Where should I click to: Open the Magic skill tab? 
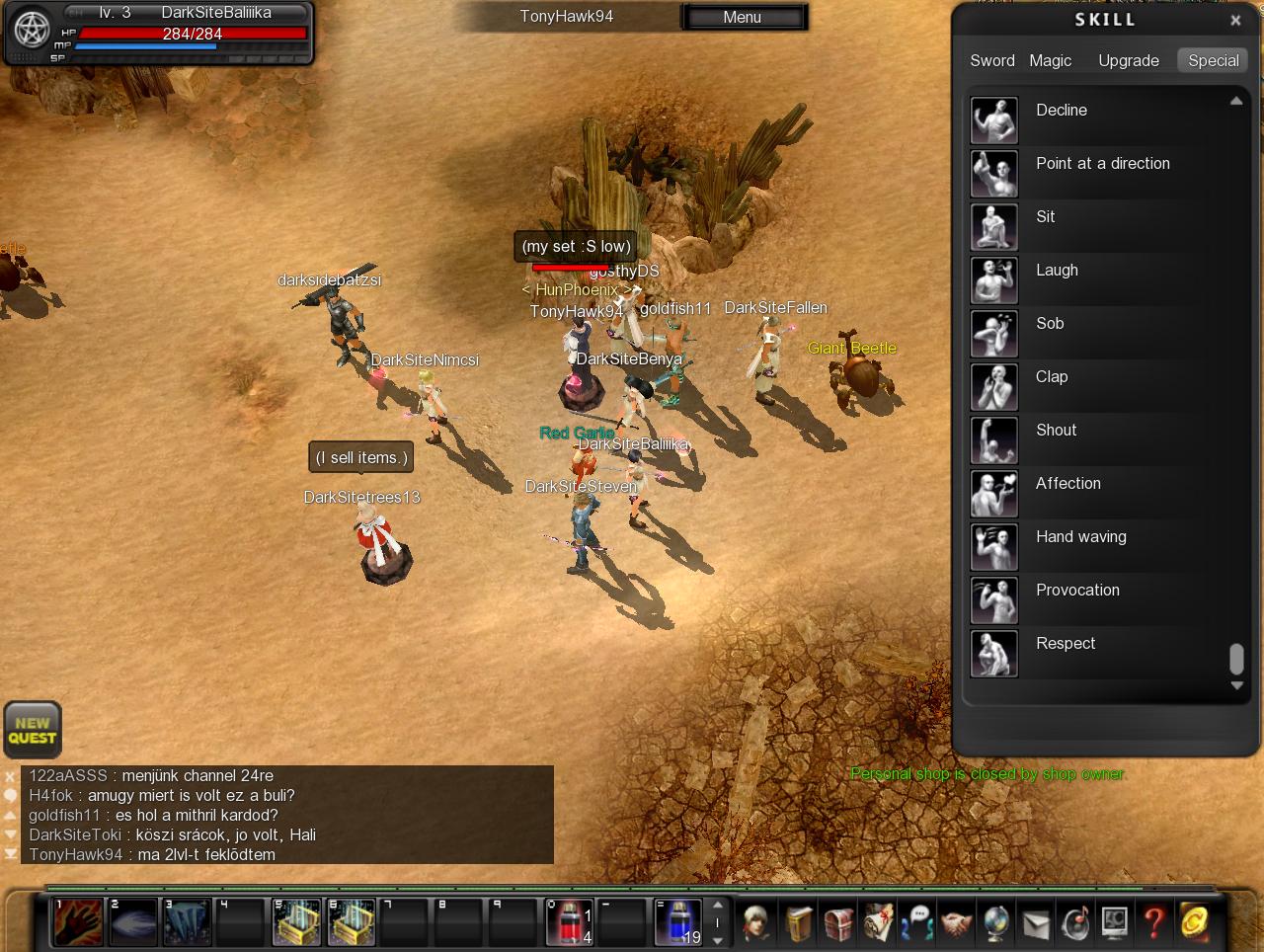(x=1050, y=60)
